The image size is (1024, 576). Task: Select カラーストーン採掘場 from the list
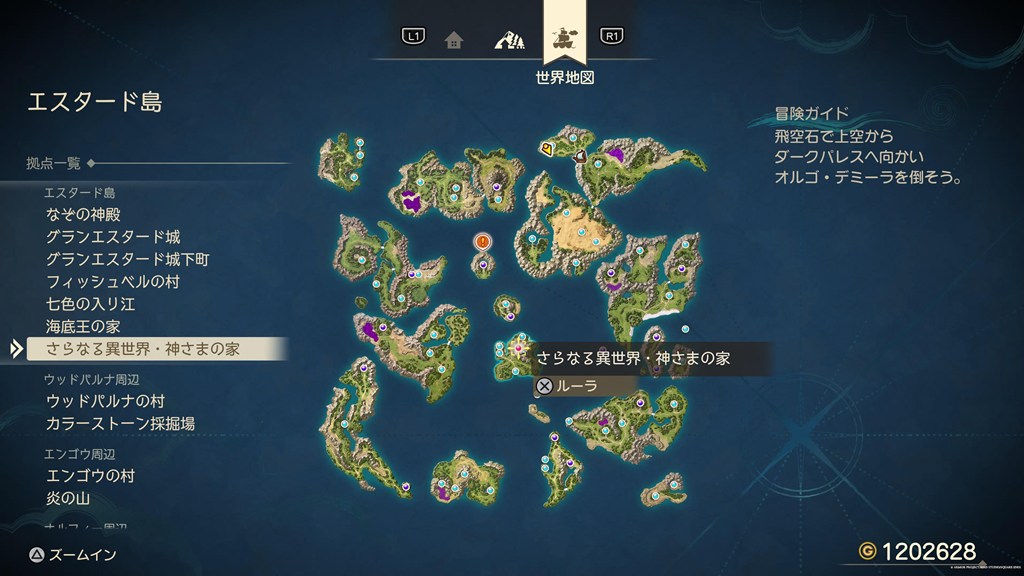click(120, 423)
